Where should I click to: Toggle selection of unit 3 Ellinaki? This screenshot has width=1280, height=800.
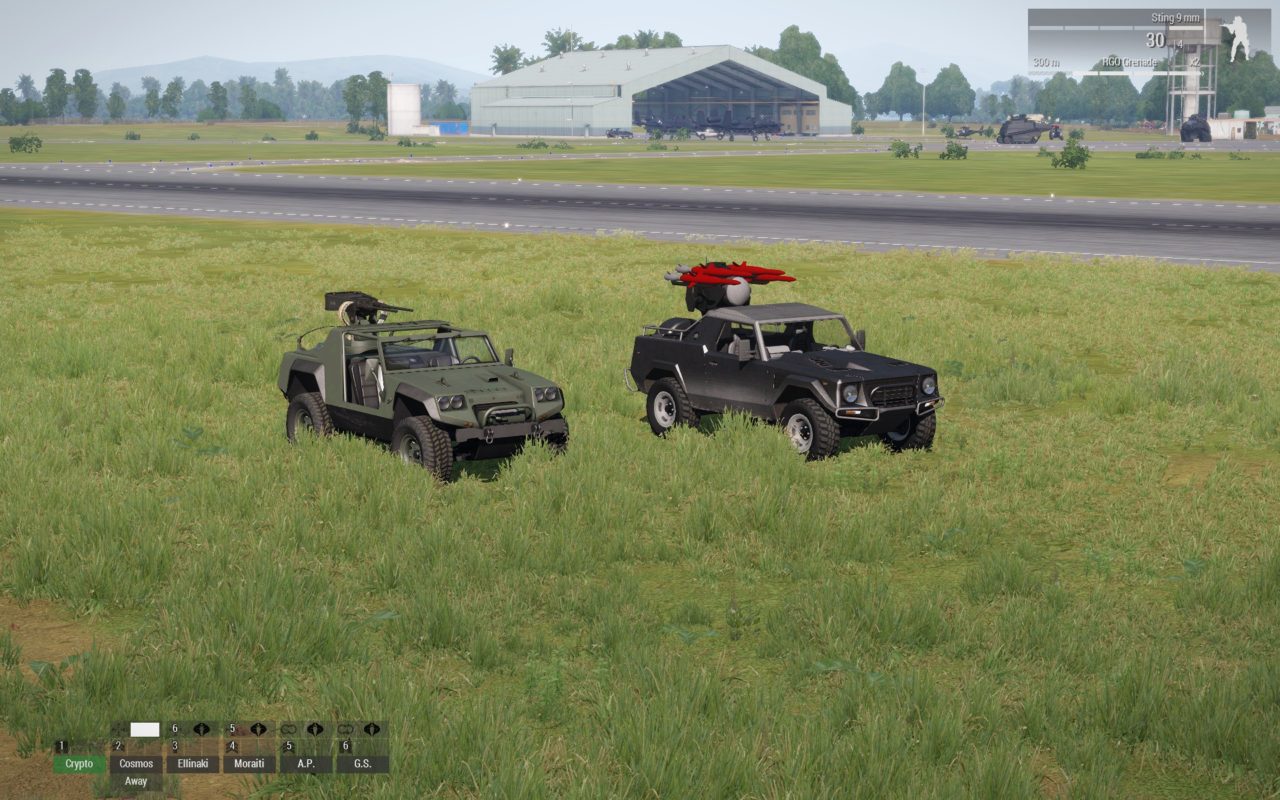tap(193, 763)
